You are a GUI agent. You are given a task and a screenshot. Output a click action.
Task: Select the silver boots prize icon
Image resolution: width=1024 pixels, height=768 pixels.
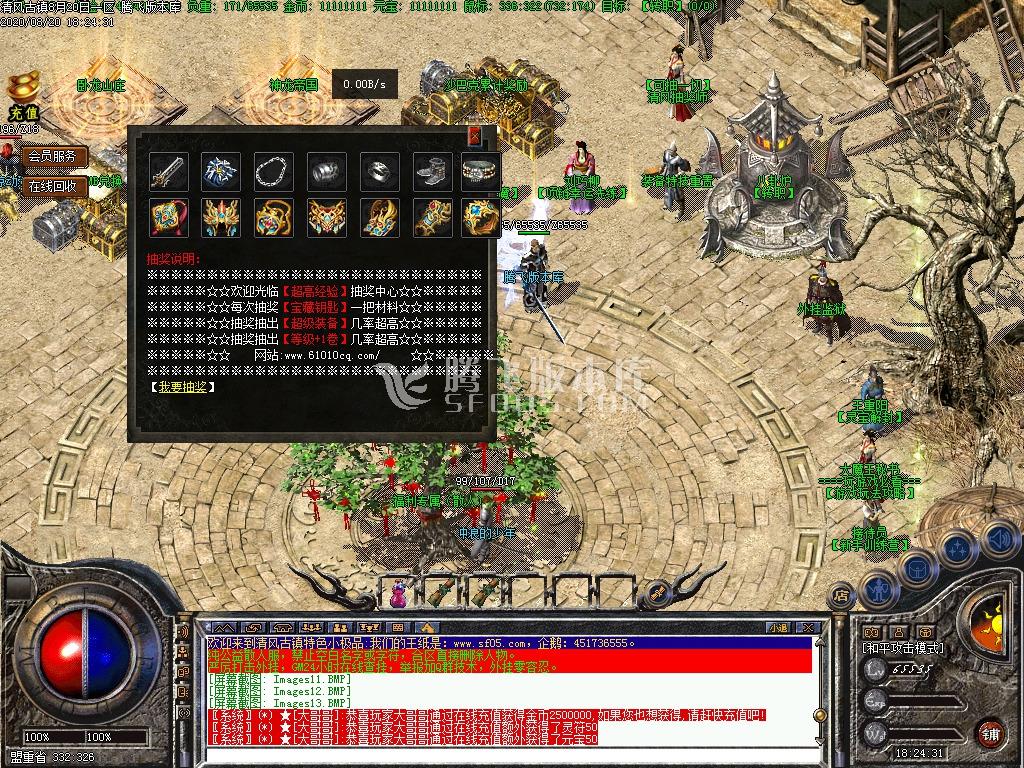tap(431, 171)
